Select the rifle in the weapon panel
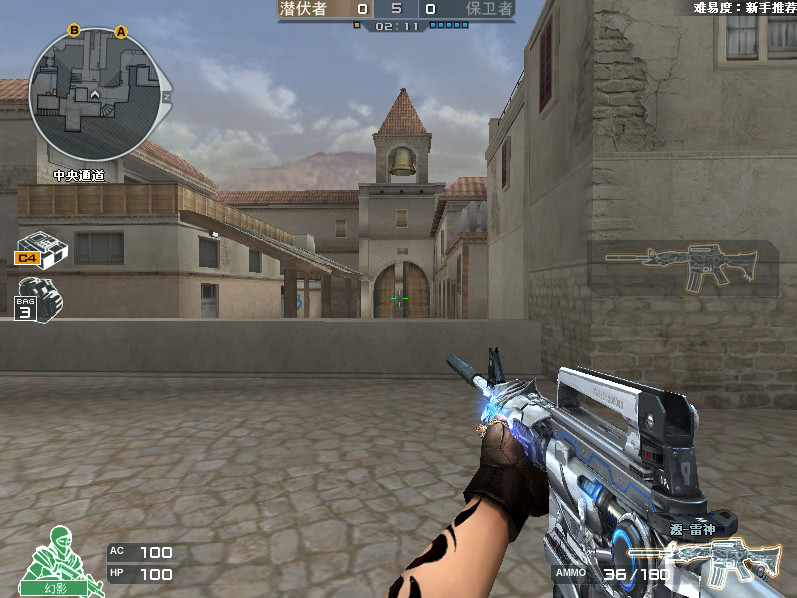This screenshot has width=797, height=598. coord(683,267)
